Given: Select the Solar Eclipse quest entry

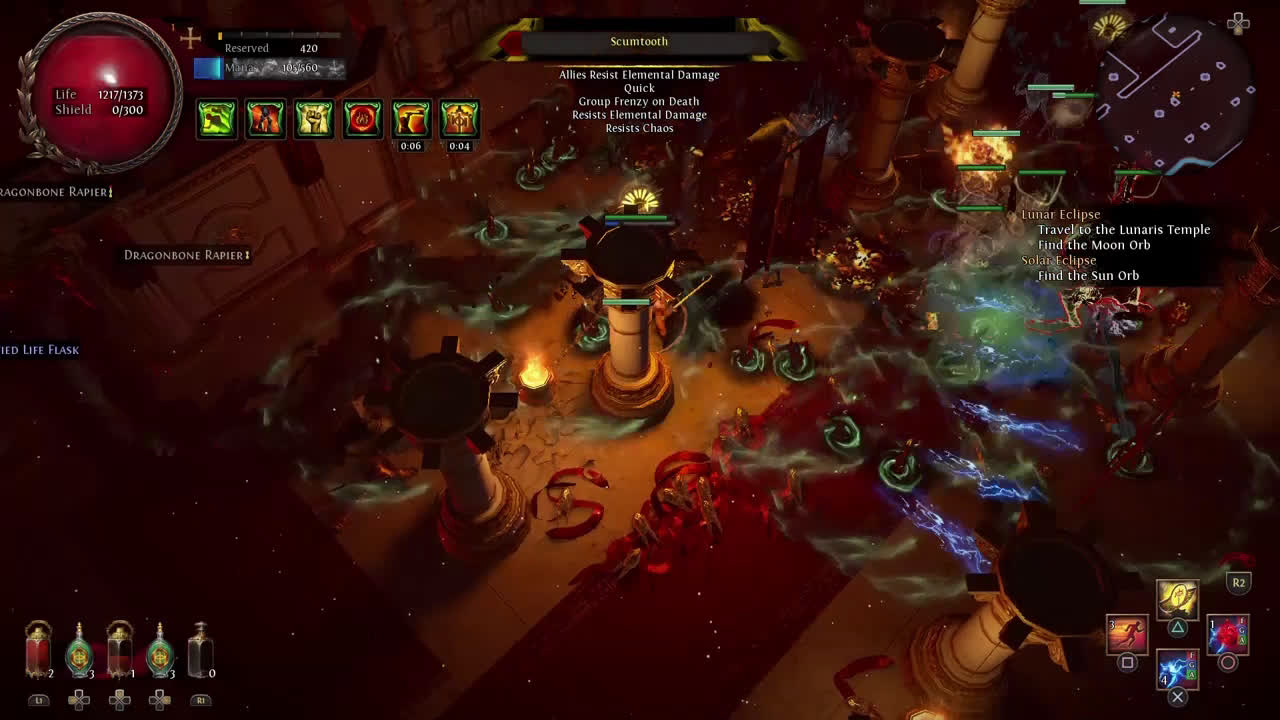Looking at the screenshot, I should [x=1058, y=260].
